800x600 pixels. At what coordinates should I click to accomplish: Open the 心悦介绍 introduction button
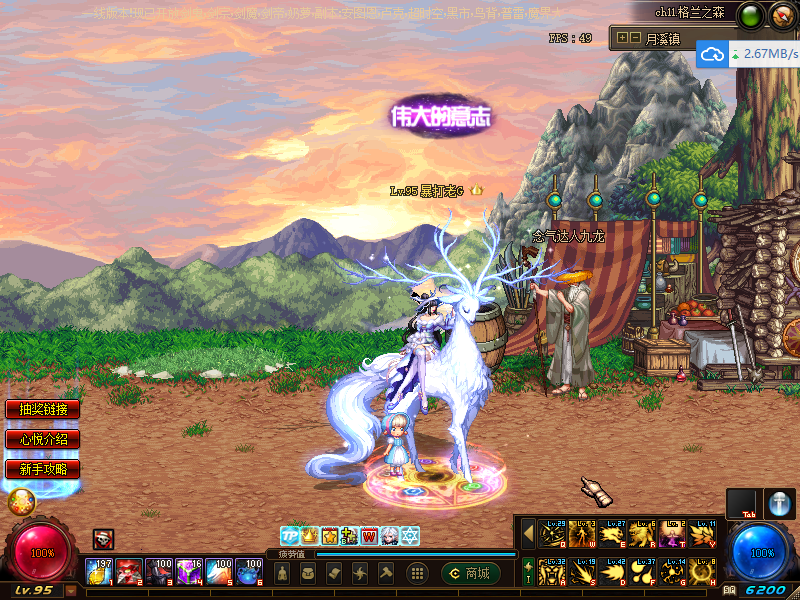(42, 439)
